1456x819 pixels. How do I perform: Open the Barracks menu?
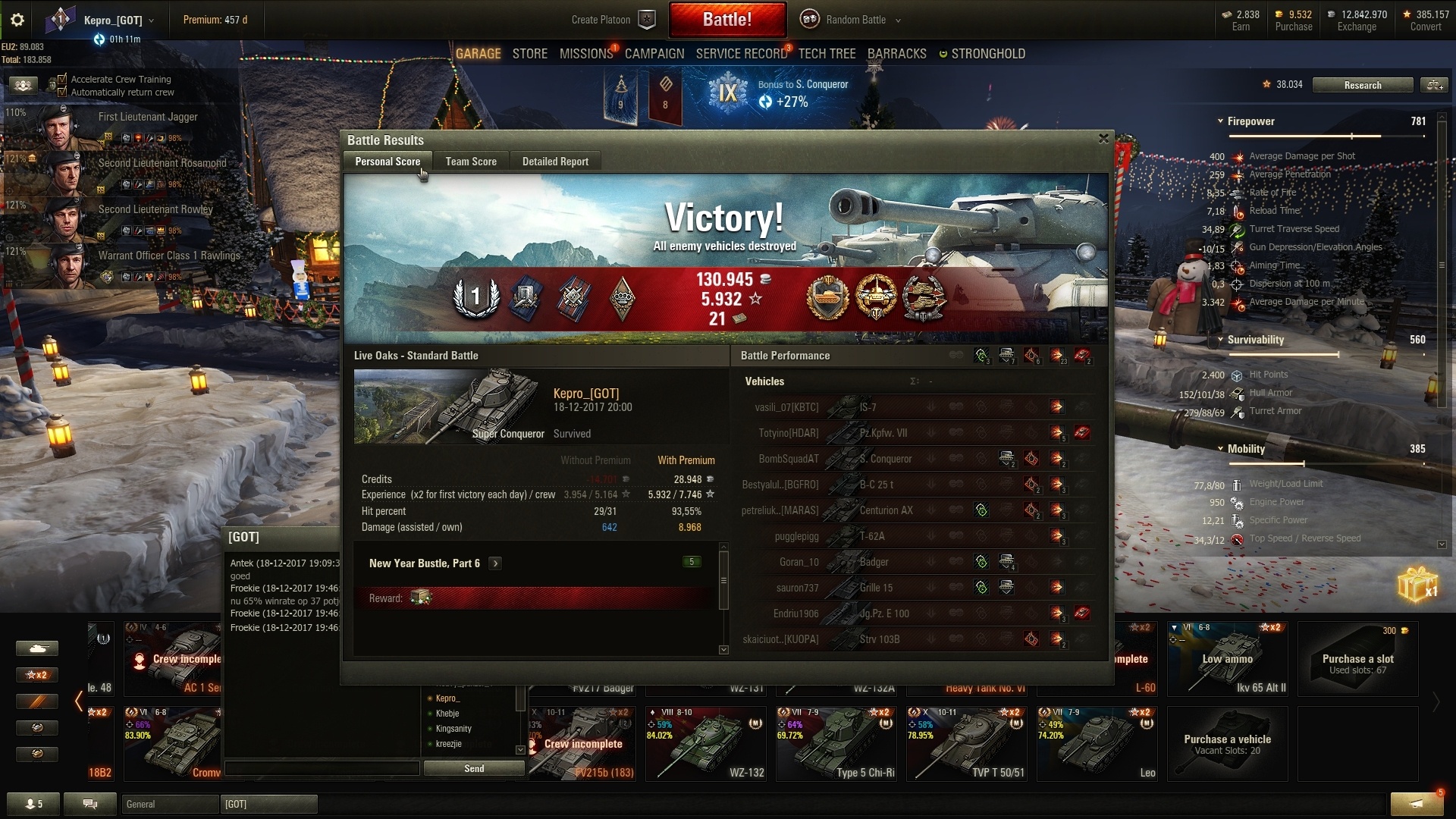(x=896, y=54)
